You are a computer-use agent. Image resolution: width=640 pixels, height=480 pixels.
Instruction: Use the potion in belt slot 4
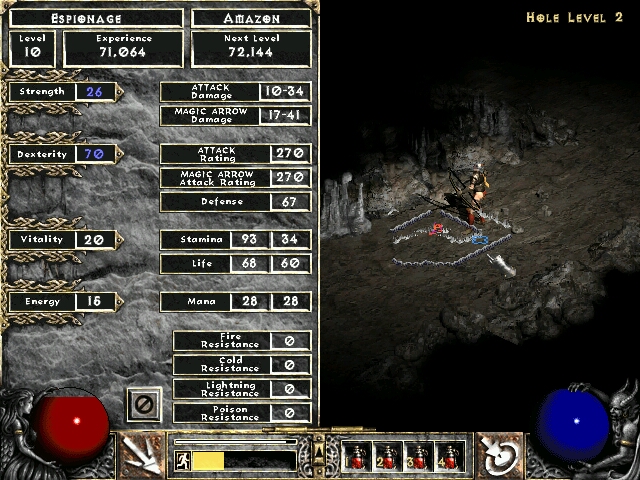click(450, 456)
